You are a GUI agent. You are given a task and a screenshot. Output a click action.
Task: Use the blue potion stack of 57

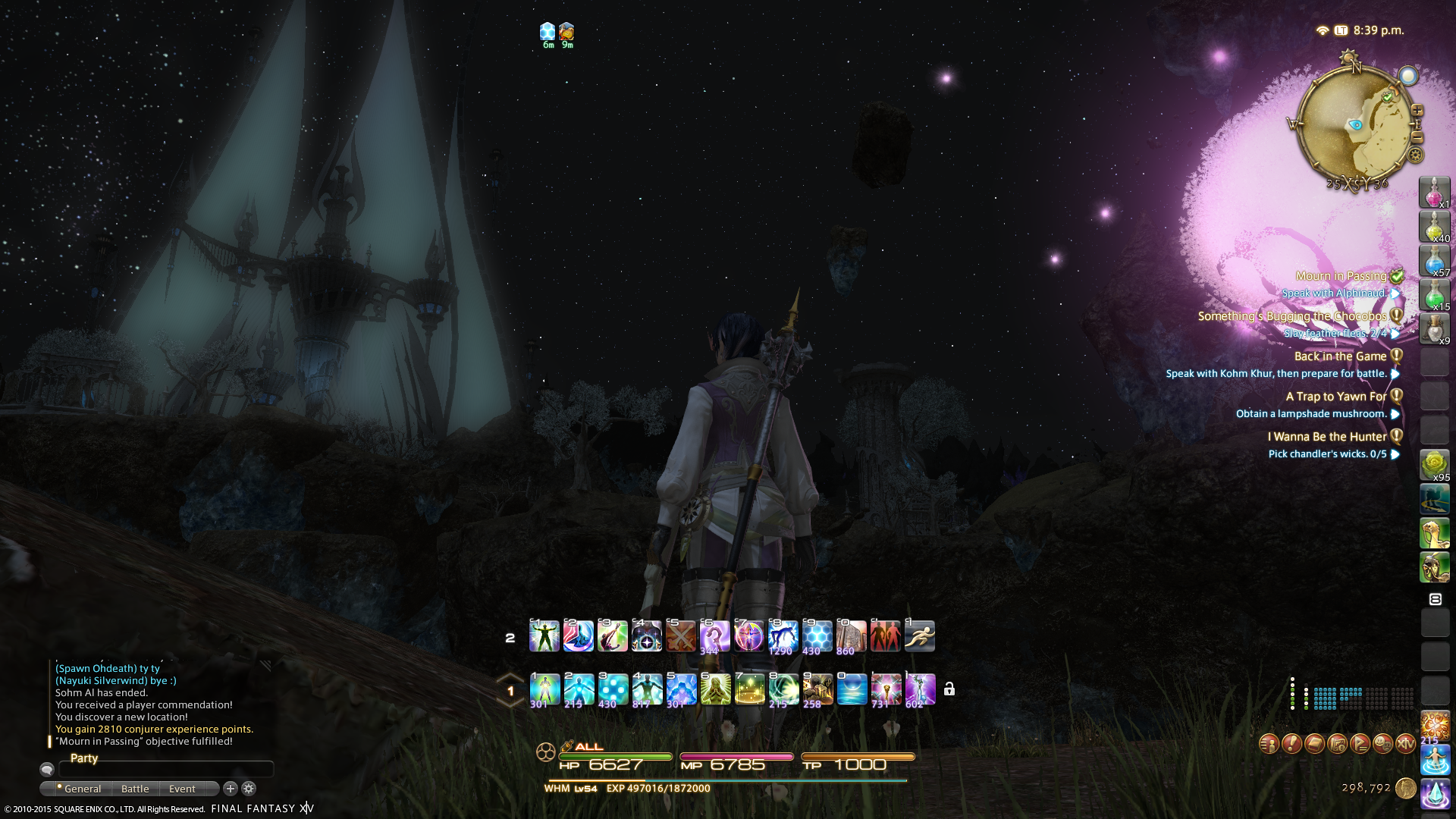coord(1434,261)
